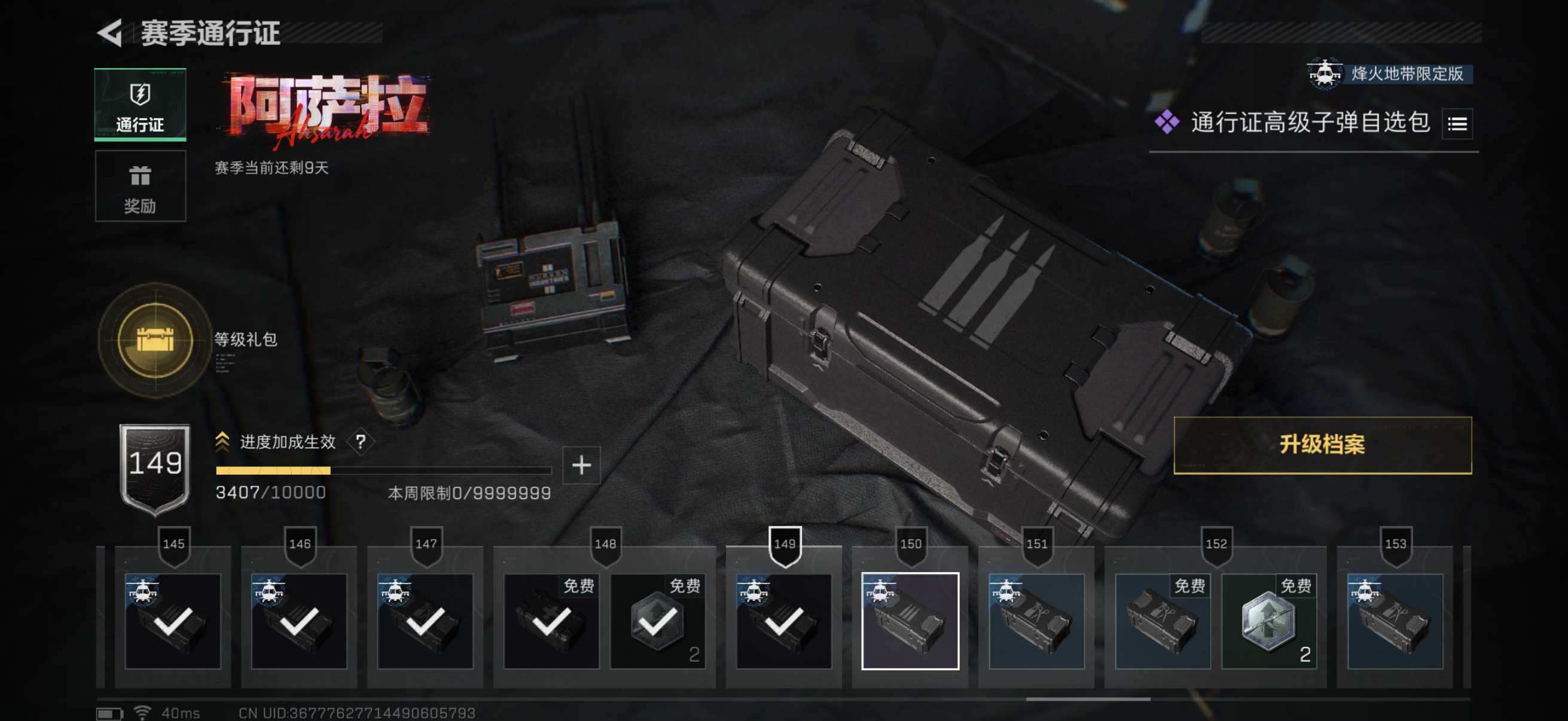The width and height of the screenshot is (1568, 721).
Task: Click the 烽火地带限定版 helicopter badge
Action: [x=1388, y=74]
